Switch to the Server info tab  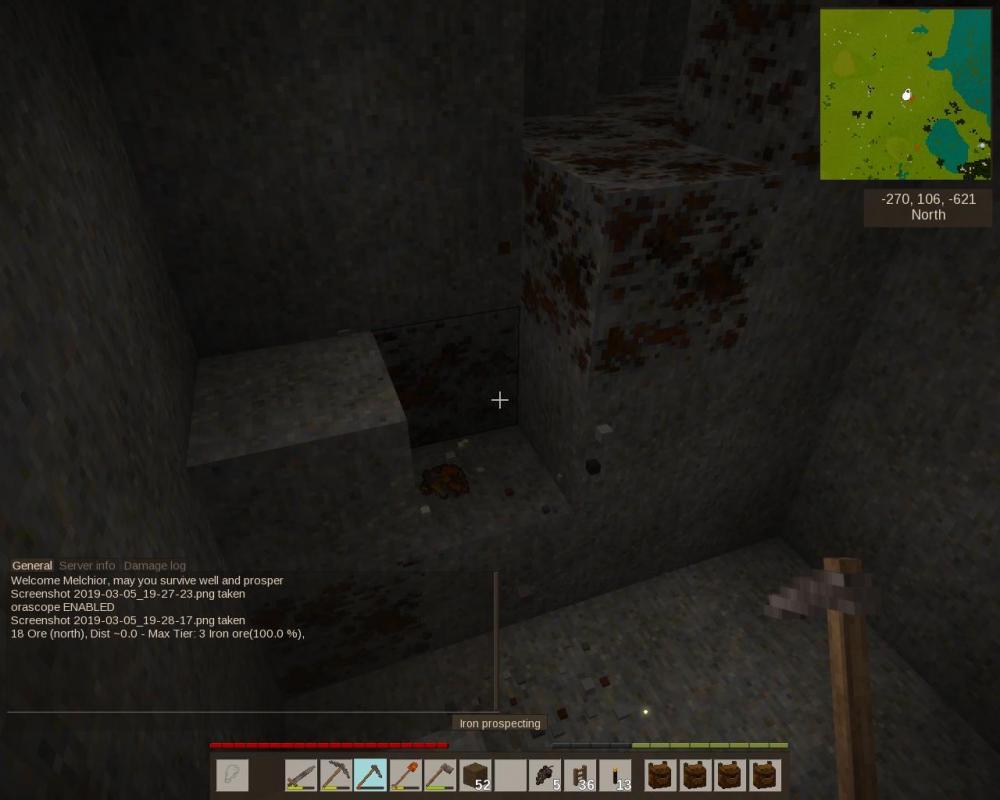pos(87,566)
